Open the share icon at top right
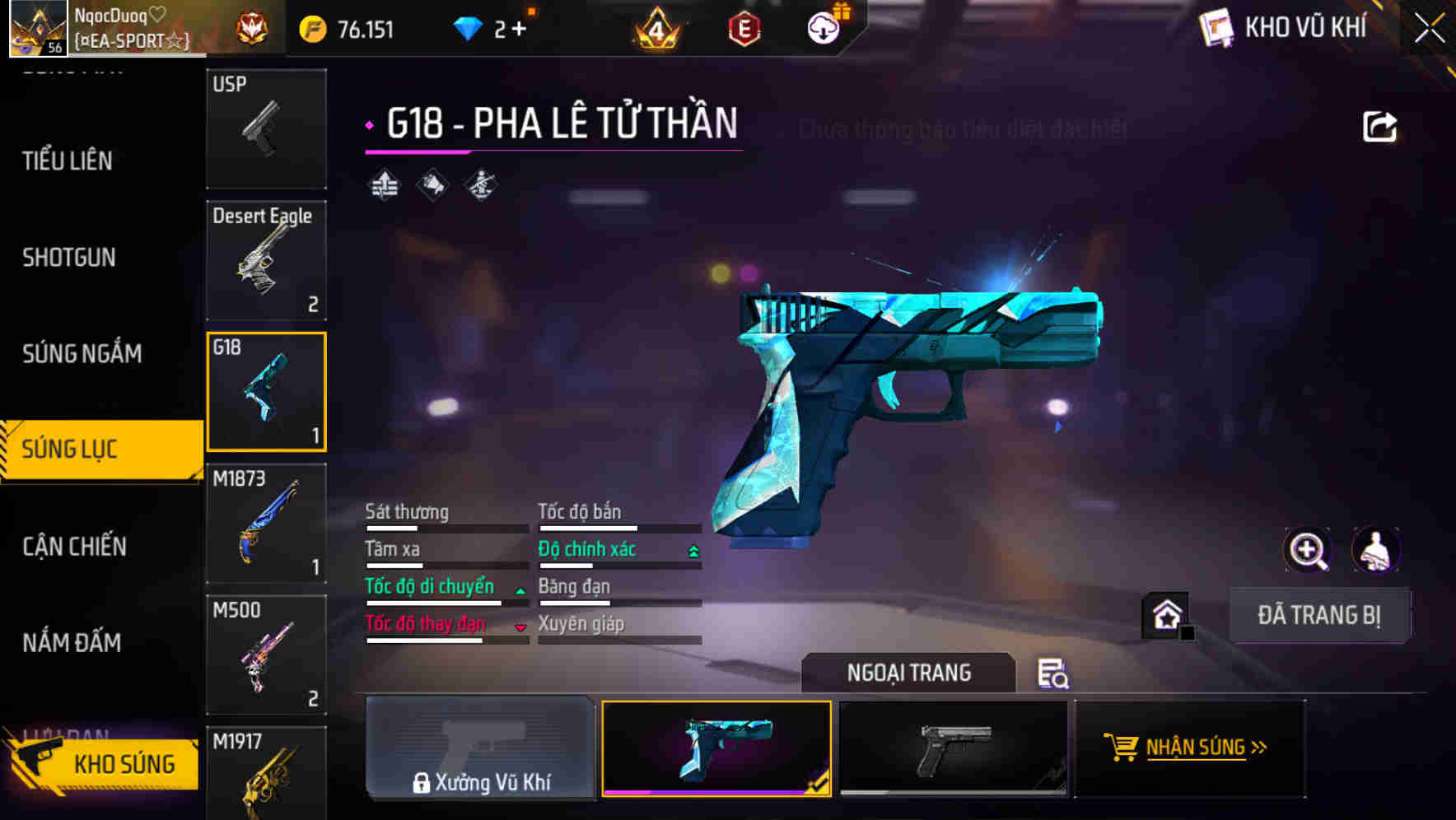This screenshot has width=1456, height=820. pos(1379,125)
